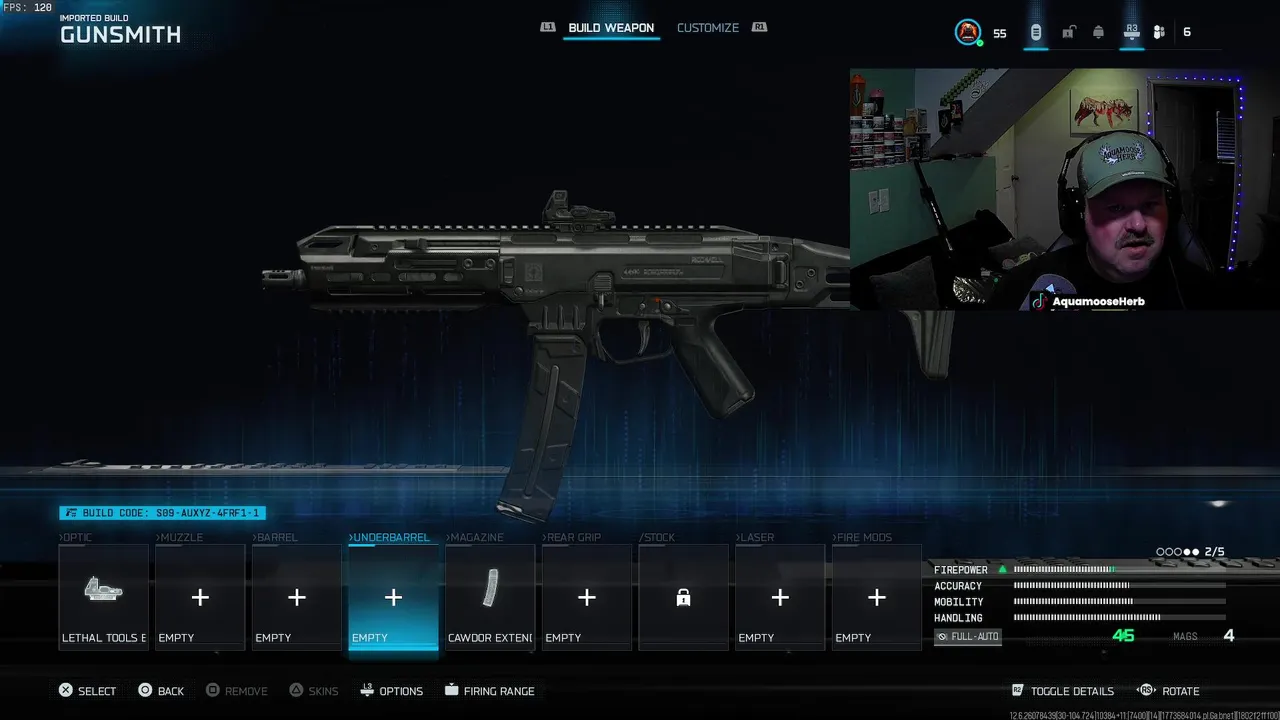This screenshot has width=1280, height=720.
Task: Choose the empty Laser slot
Action: [780, 597]
